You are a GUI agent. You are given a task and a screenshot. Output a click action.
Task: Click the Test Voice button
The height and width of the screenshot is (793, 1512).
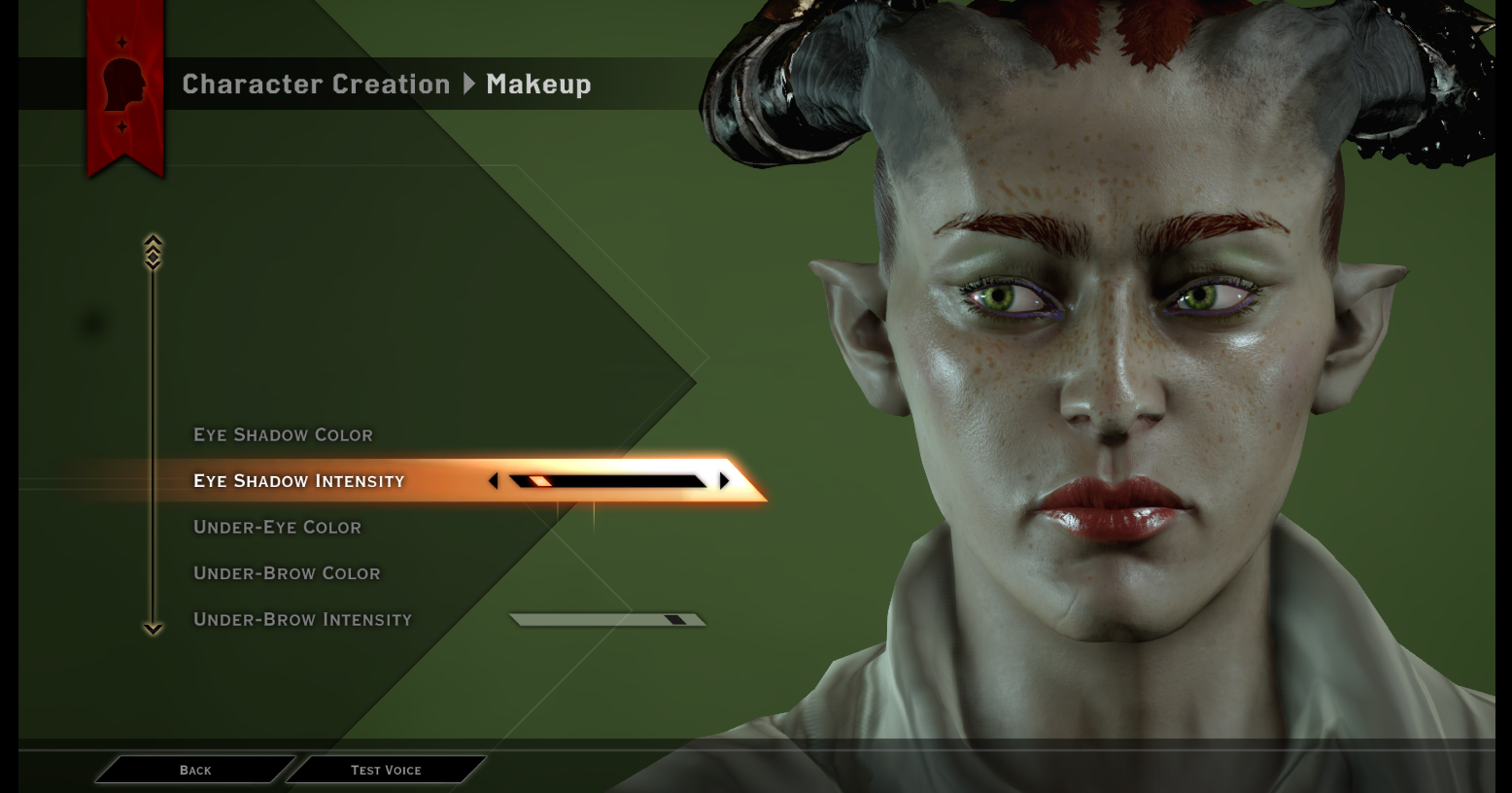tap(386, 770)
